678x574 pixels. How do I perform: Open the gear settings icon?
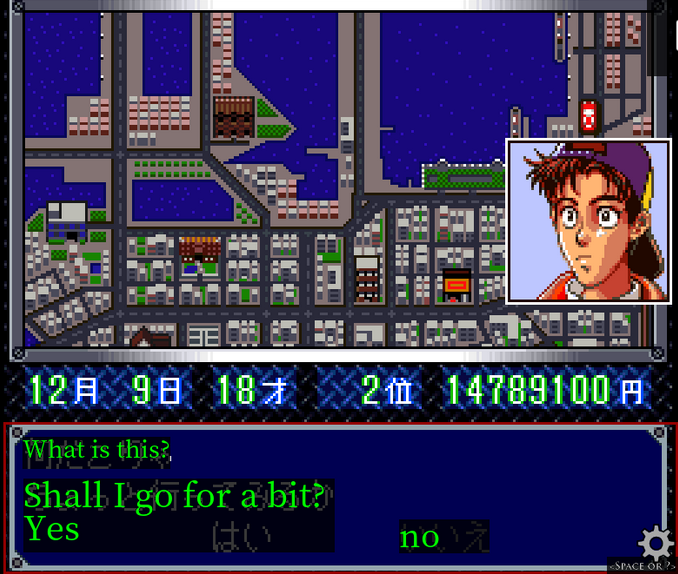pos(655,543)
